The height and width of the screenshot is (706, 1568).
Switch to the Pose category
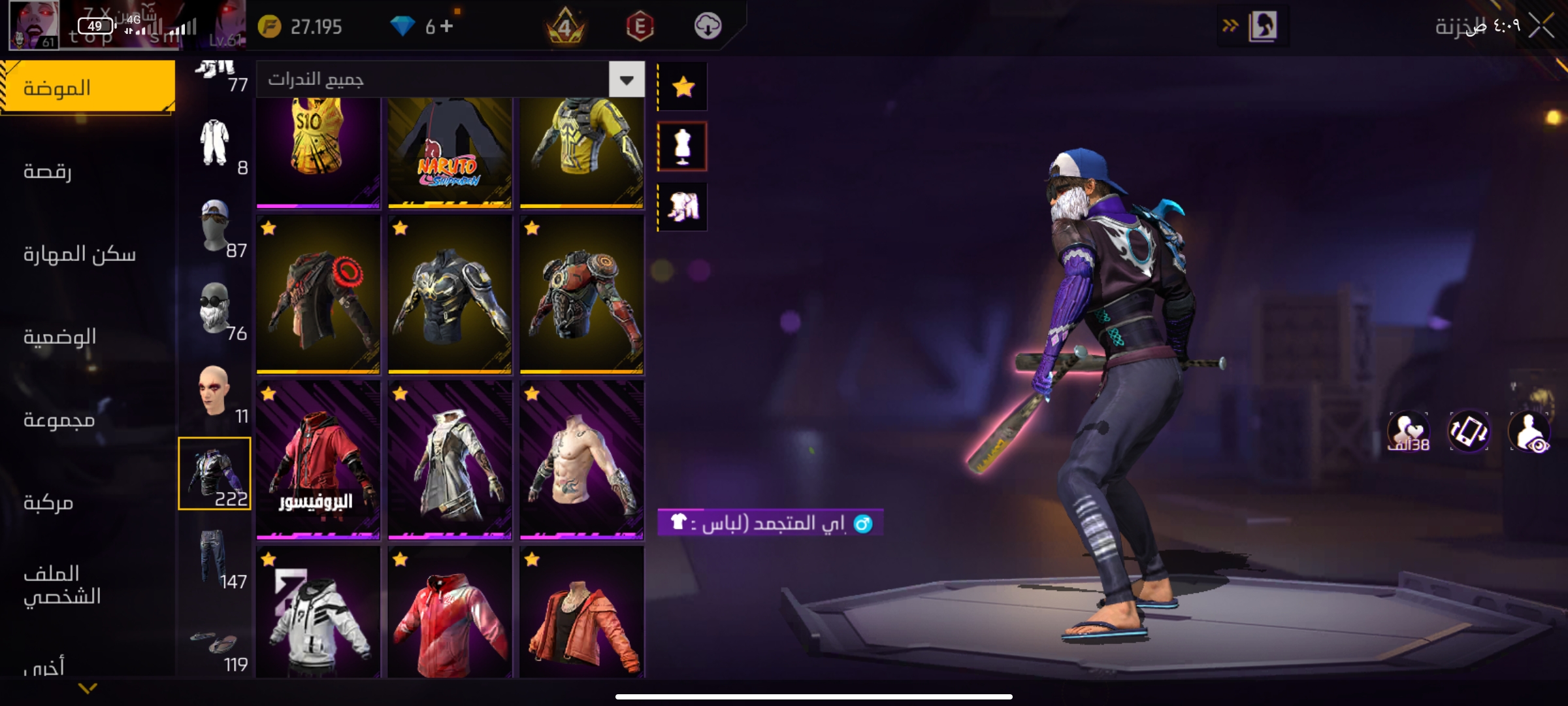59,337
